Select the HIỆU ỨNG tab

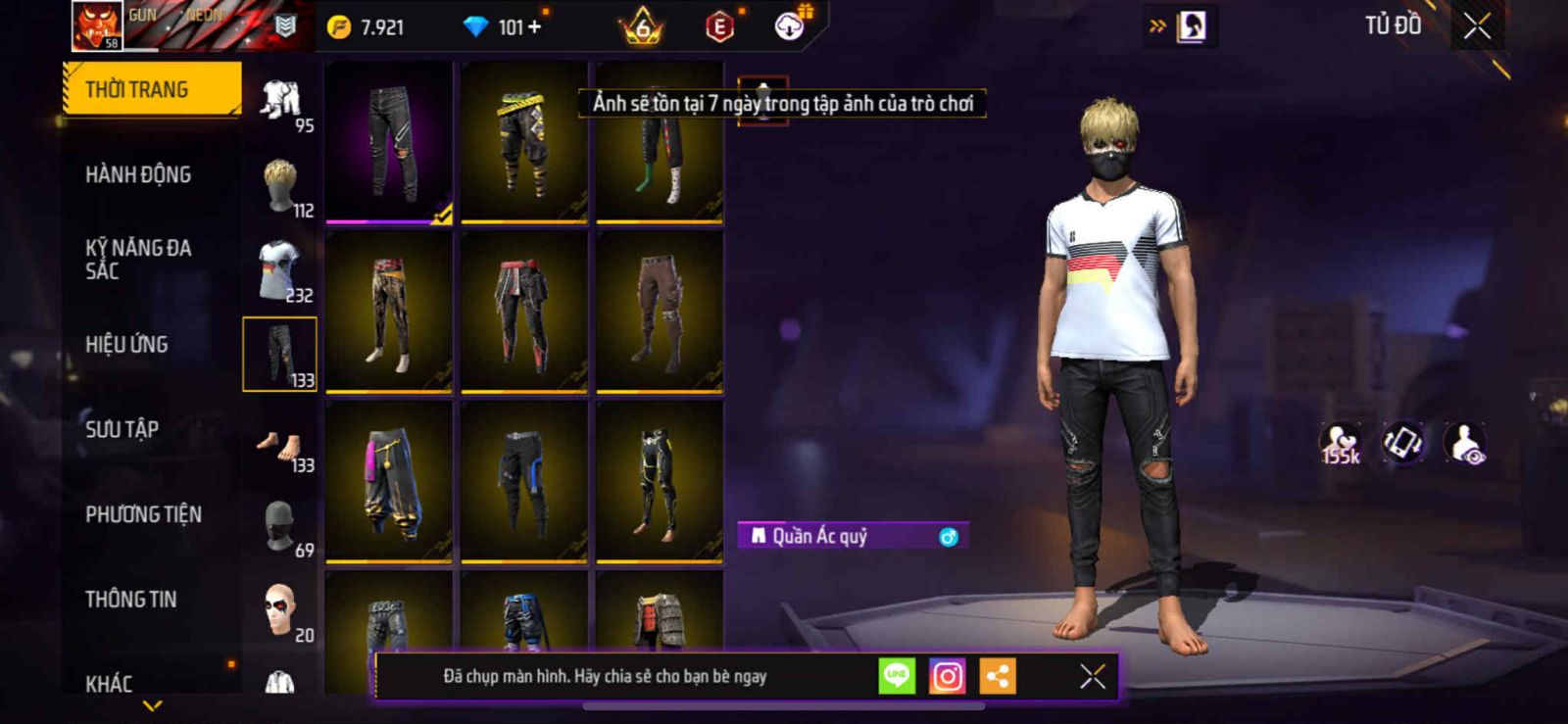point(126,344)
